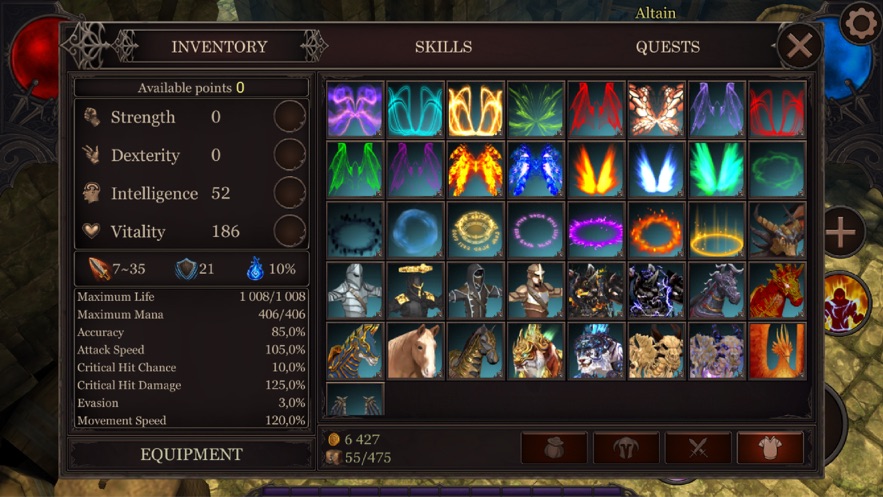This screenshot has width=883, height=497.
Task: Show the helmet armor category
Action: tap(626, 448)
